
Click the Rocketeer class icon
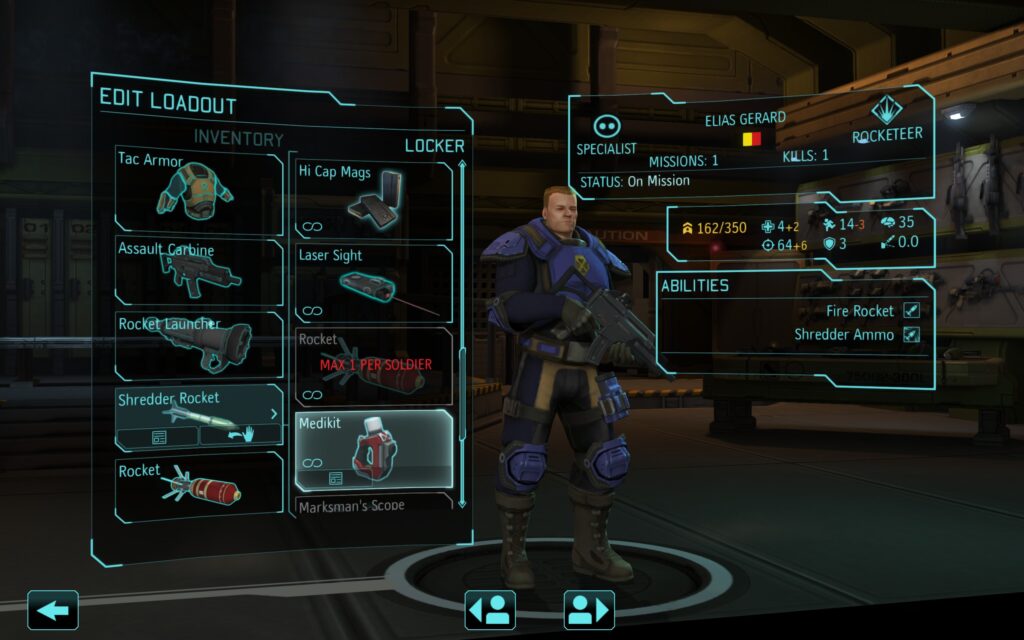point(887,112)
